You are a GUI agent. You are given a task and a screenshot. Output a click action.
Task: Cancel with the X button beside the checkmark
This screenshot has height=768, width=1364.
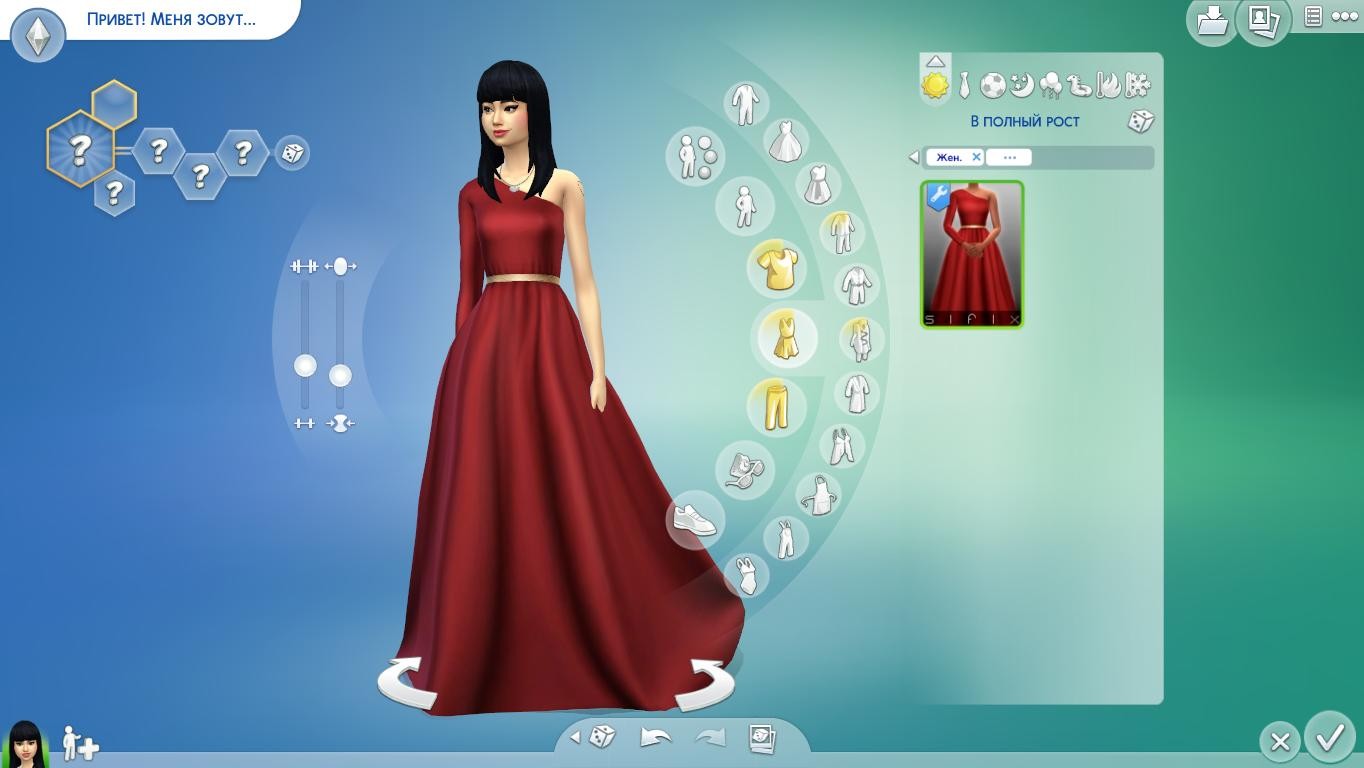click(x=1280, y=742)
